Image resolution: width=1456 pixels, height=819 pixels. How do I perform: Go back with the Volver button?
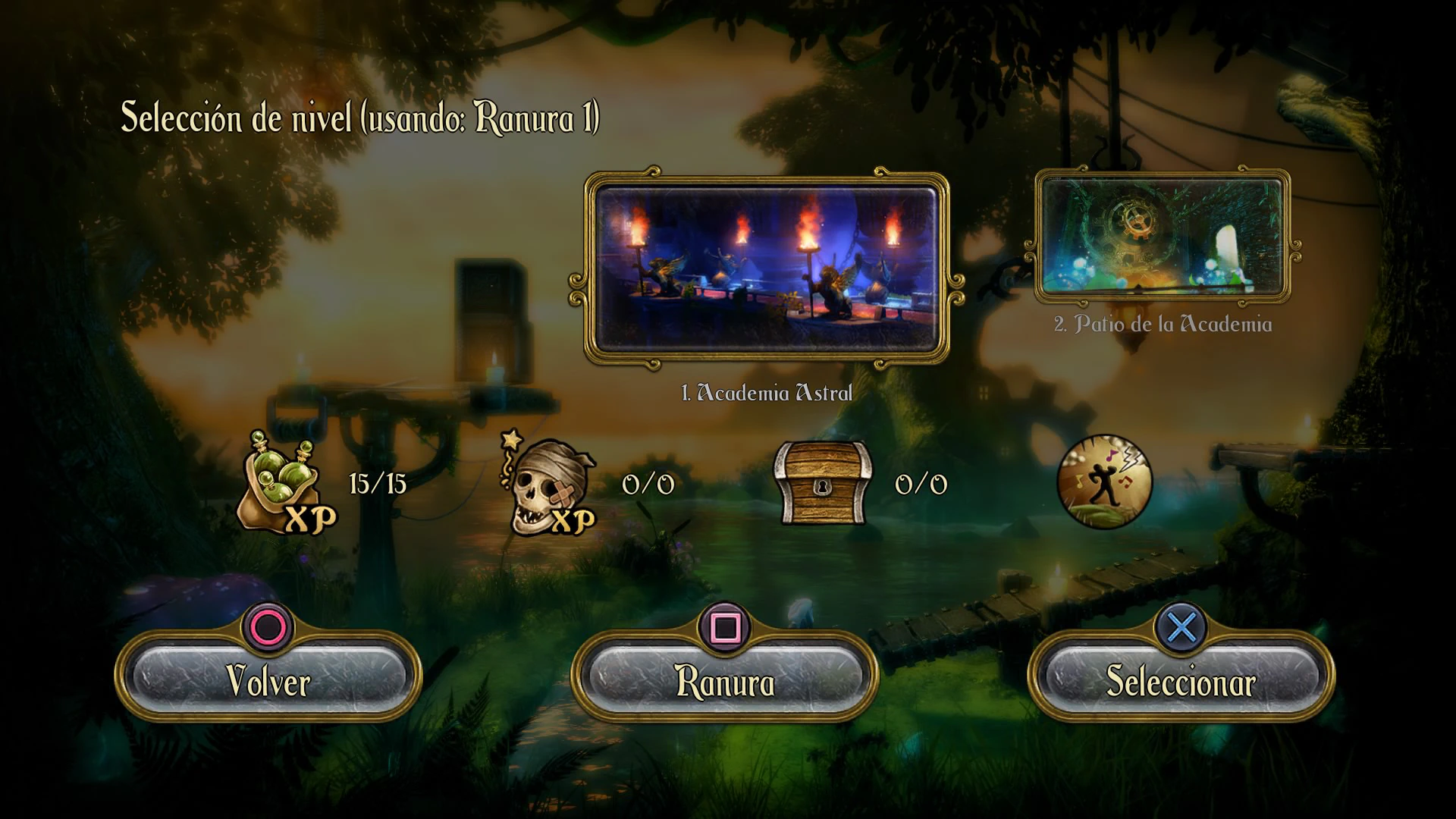pyautogui.click(x=268, y=679)
